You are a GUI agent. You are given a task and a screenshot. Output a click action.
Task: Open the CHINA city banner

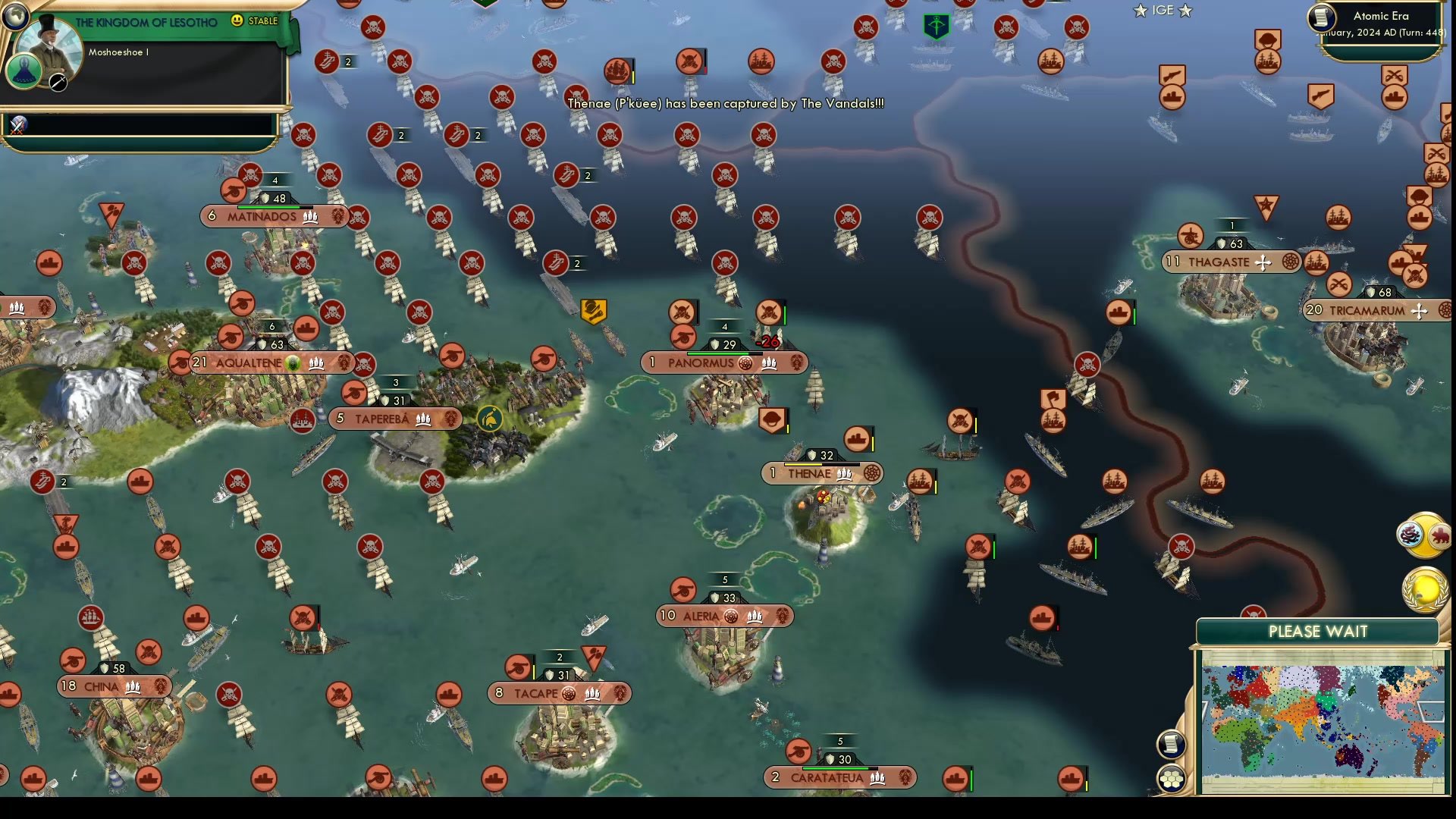pos(112,686)
